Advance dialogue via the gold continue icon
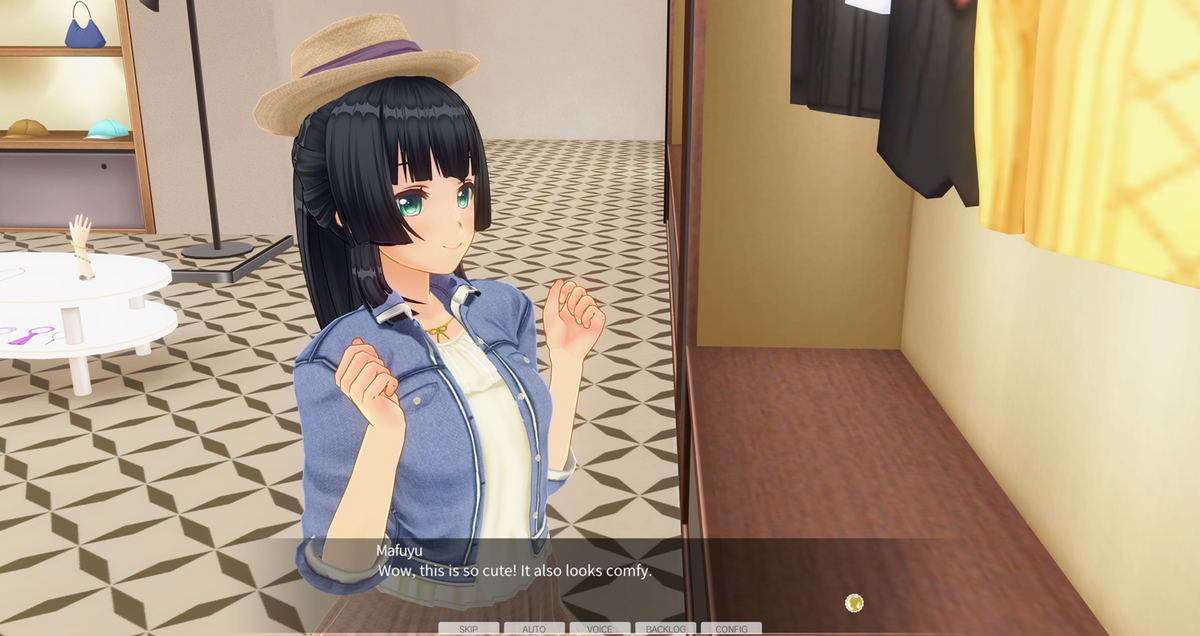Image resolution: width=1200 pixels, height=636 pixels. coord(854,602)
